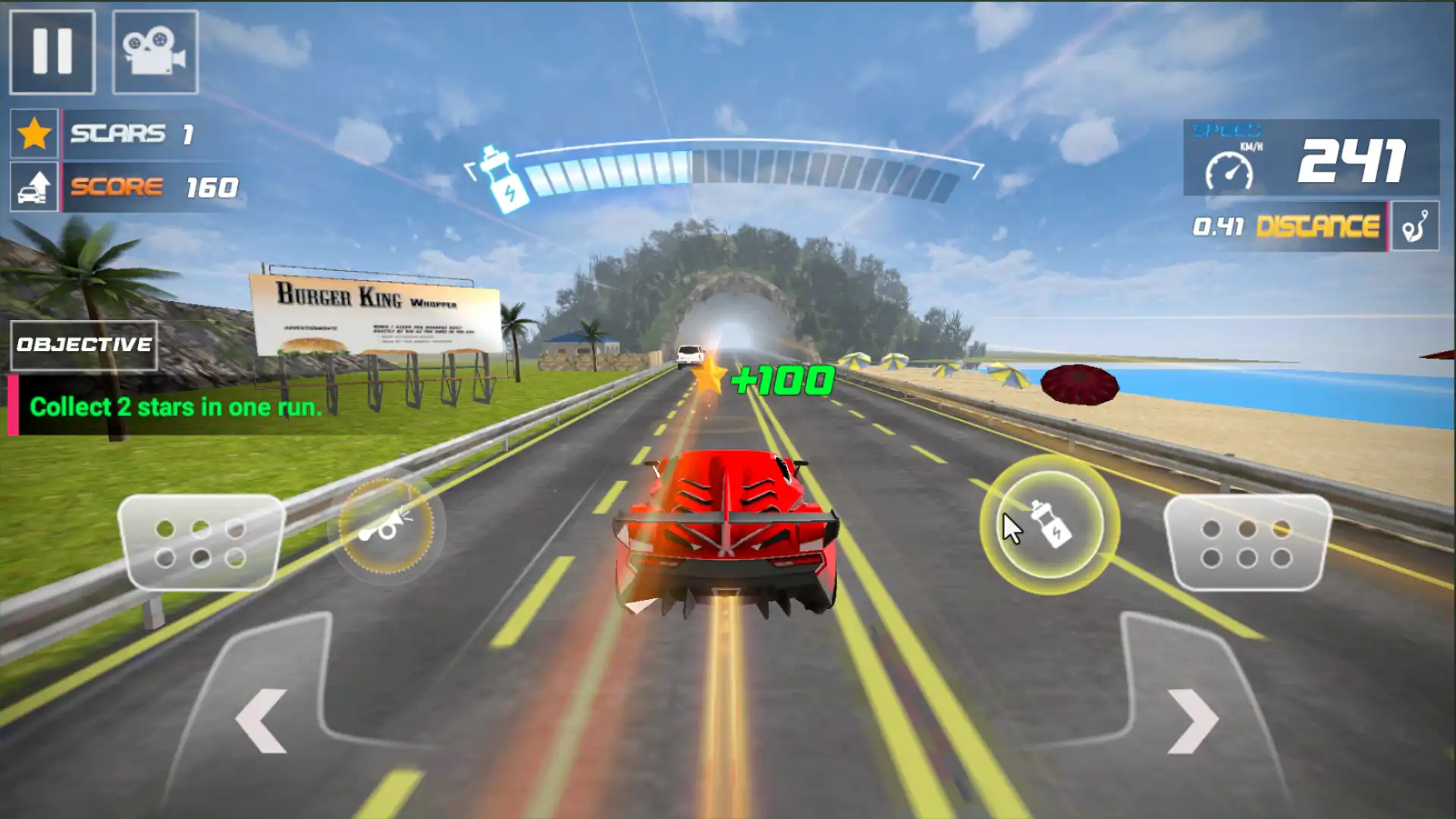Screen dimensions: 1456x819
Task: Pause the race
Action: click(x=52, y=52)
